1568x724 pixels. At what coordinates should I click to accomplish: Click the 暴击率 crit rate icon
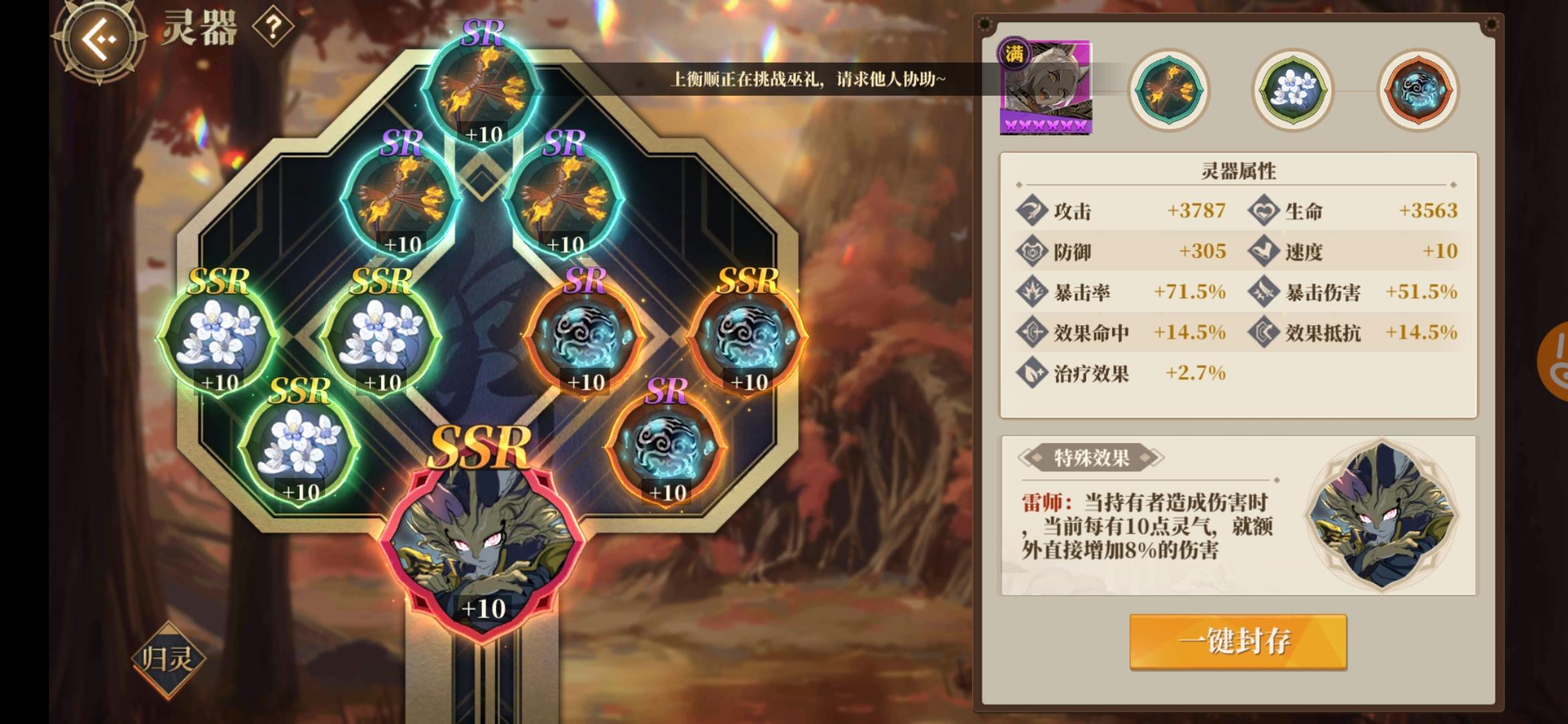click(1032, 292)
